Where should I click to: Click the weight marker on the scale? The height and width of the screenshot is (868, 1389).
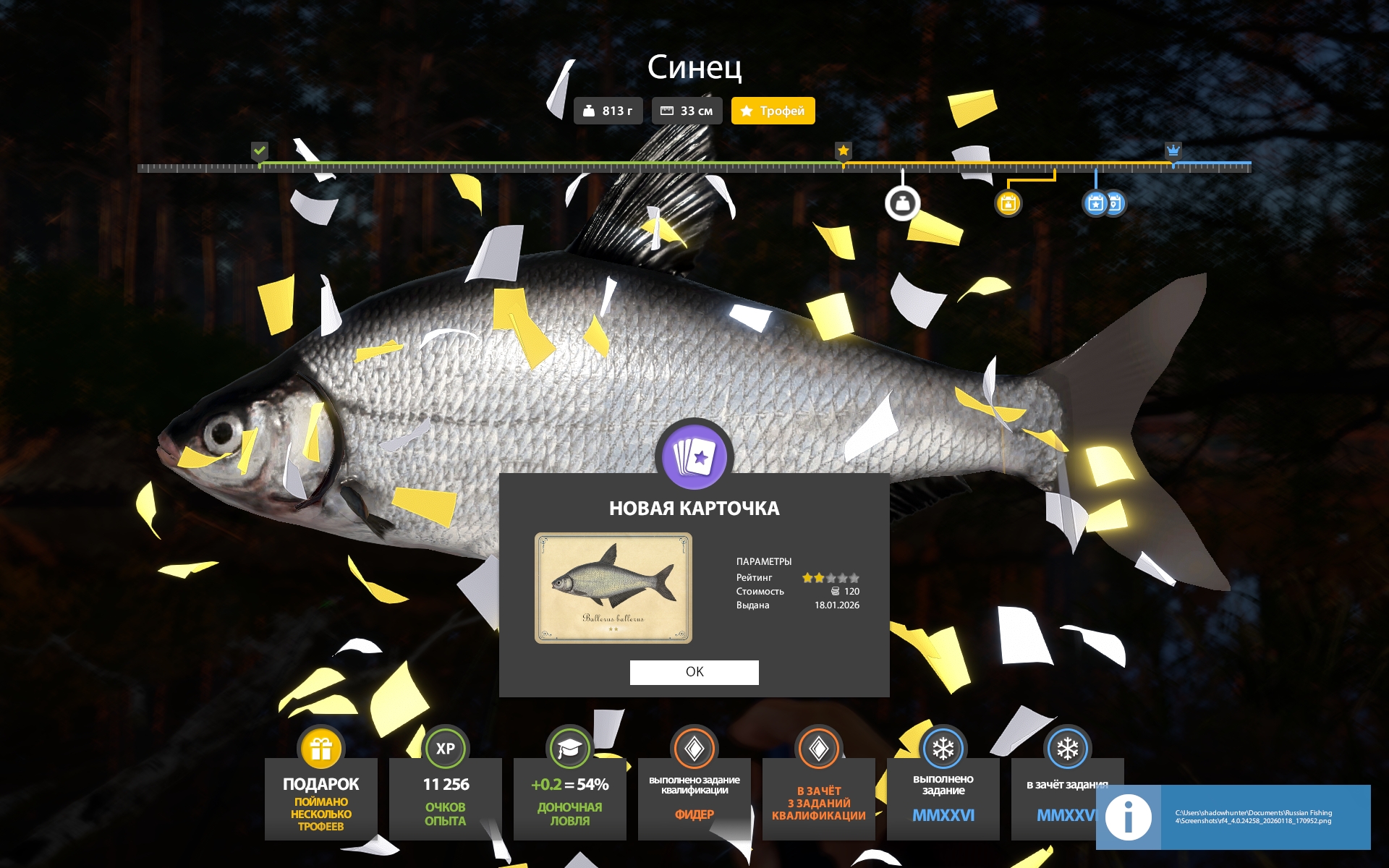point(902,203)
